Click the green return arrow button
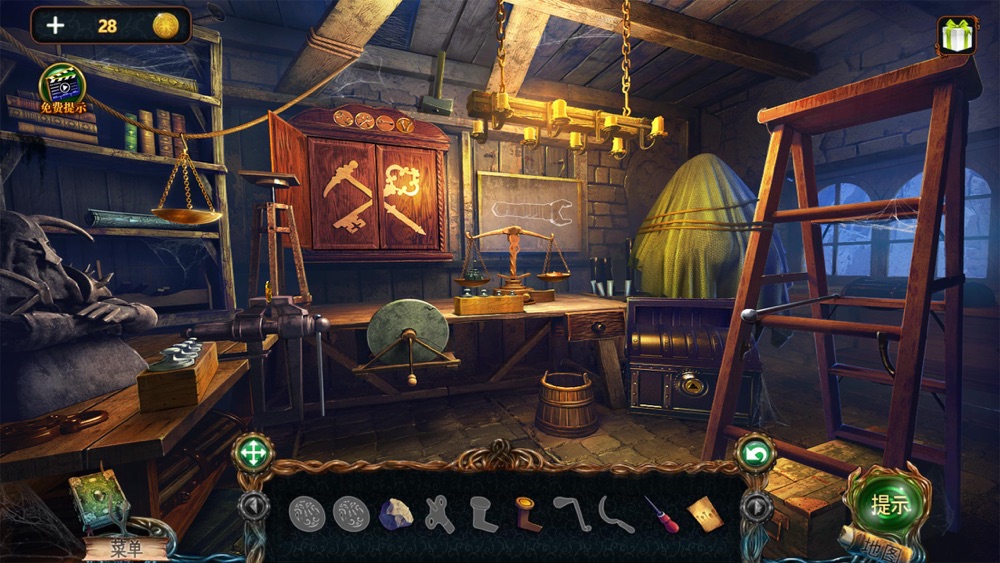The width and height of the screenshot is (1000, 563). pyautogui.click(x=755, y=455)
